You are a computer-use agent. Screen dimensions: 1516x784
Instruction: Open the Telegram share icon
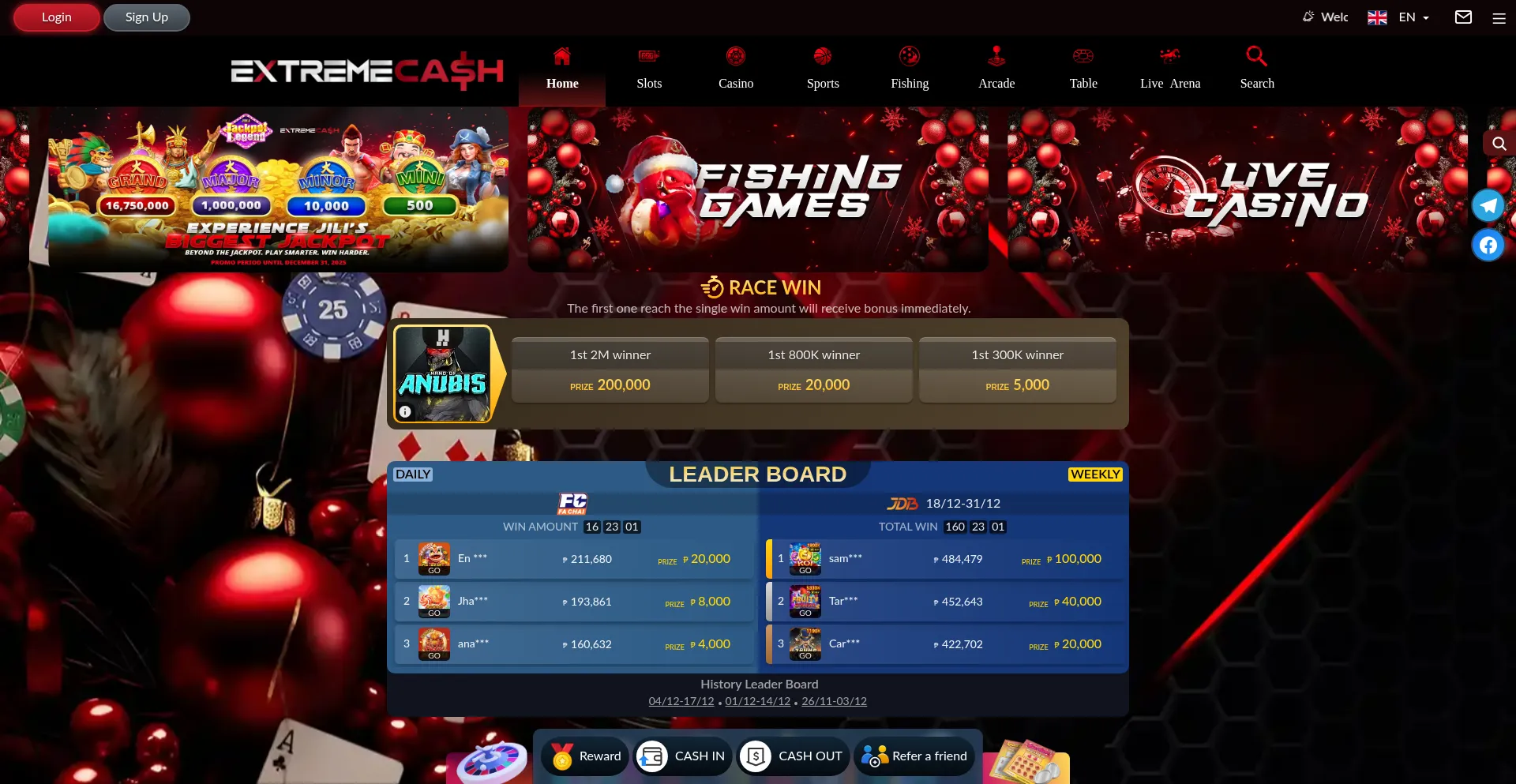point(1488,204)
